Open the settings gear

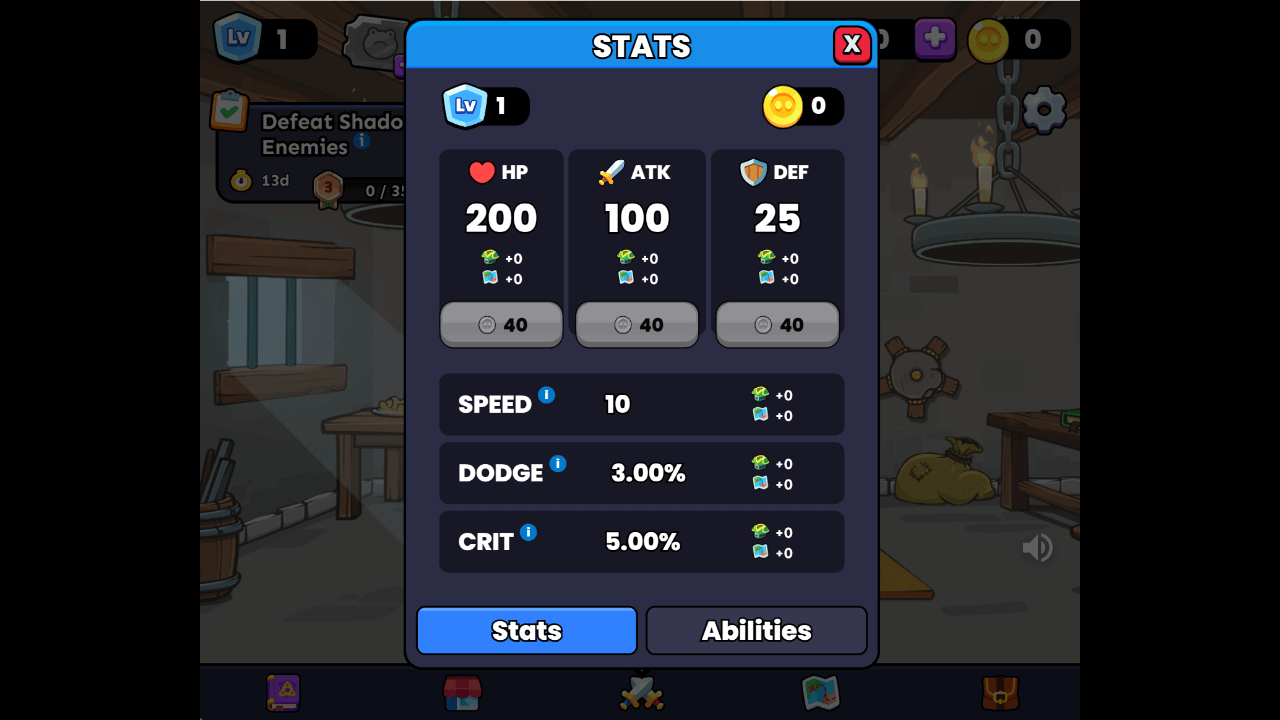pyautogui.click(x=1044, y=109)
